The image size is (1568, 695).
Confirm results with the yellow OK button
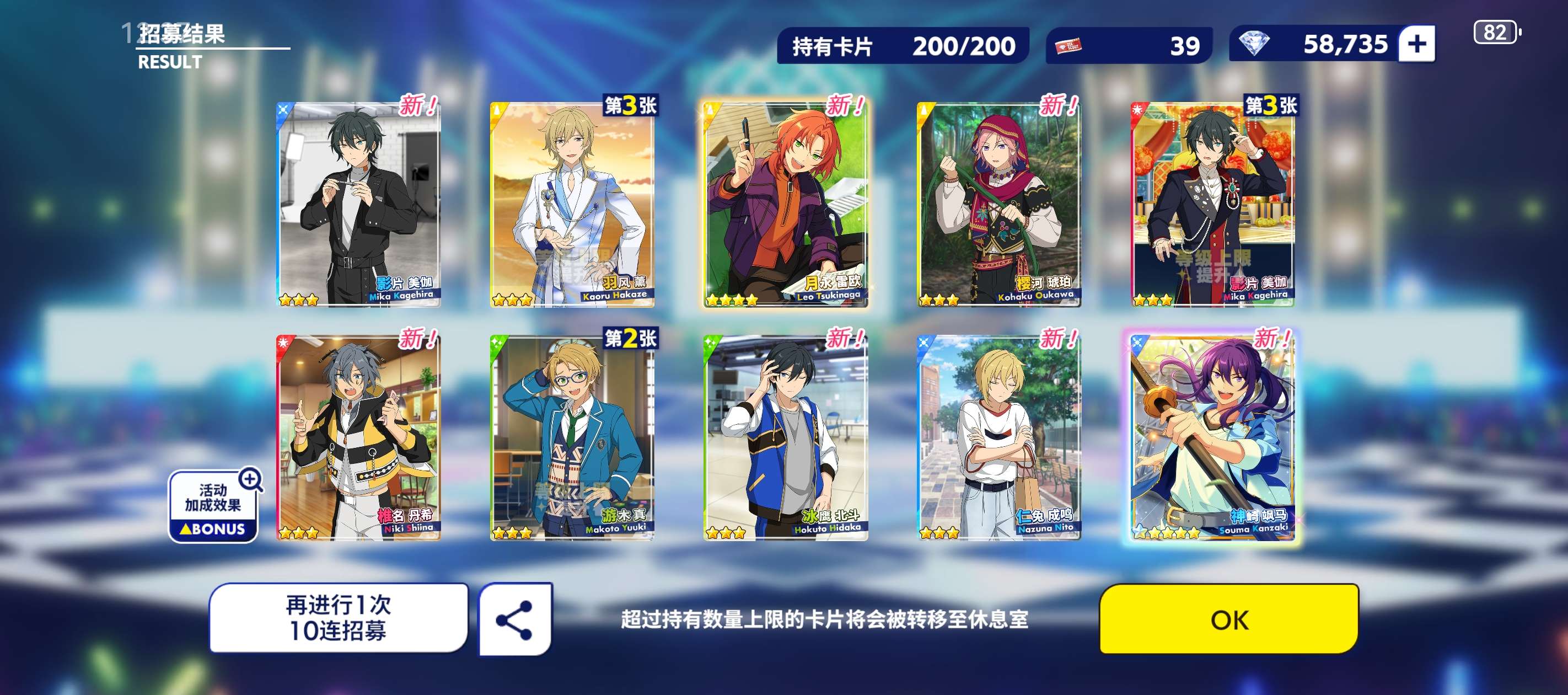1228,619
